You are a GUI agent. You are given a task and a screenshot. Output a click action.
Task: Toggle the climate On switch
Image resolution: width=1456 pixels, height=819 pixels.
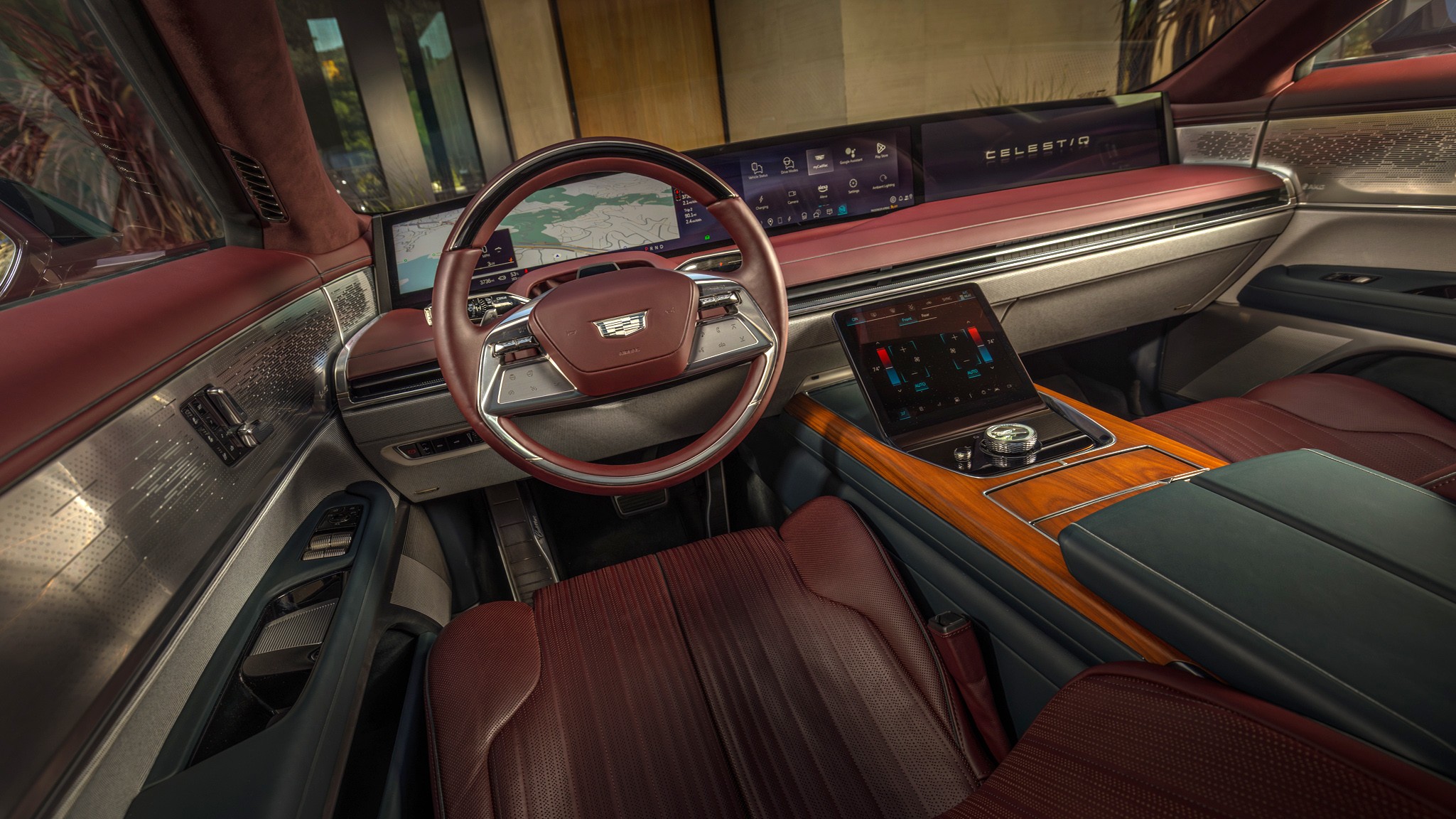(855, 318)
